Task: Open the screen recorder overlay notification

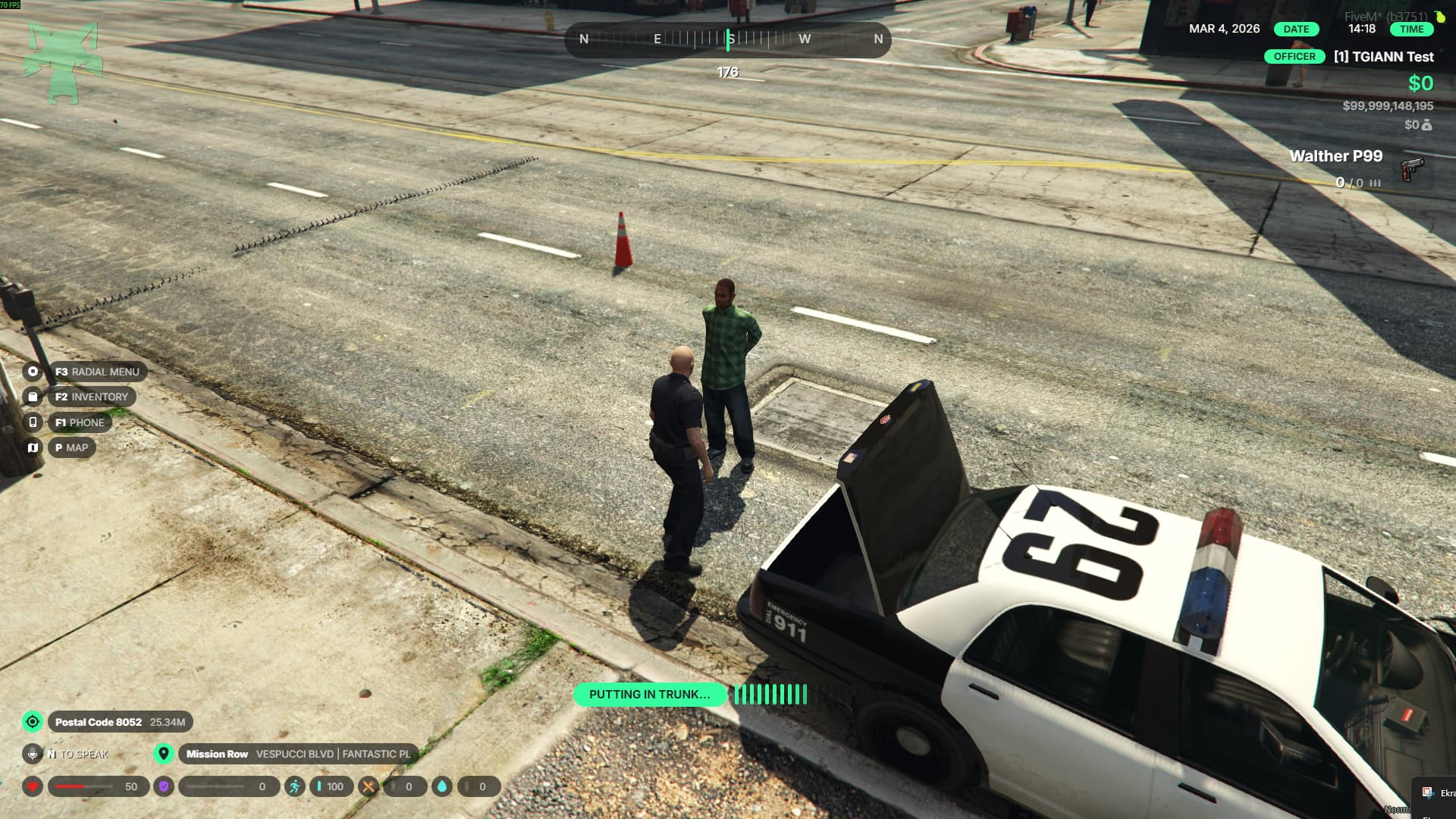Action: point(1436,793)
